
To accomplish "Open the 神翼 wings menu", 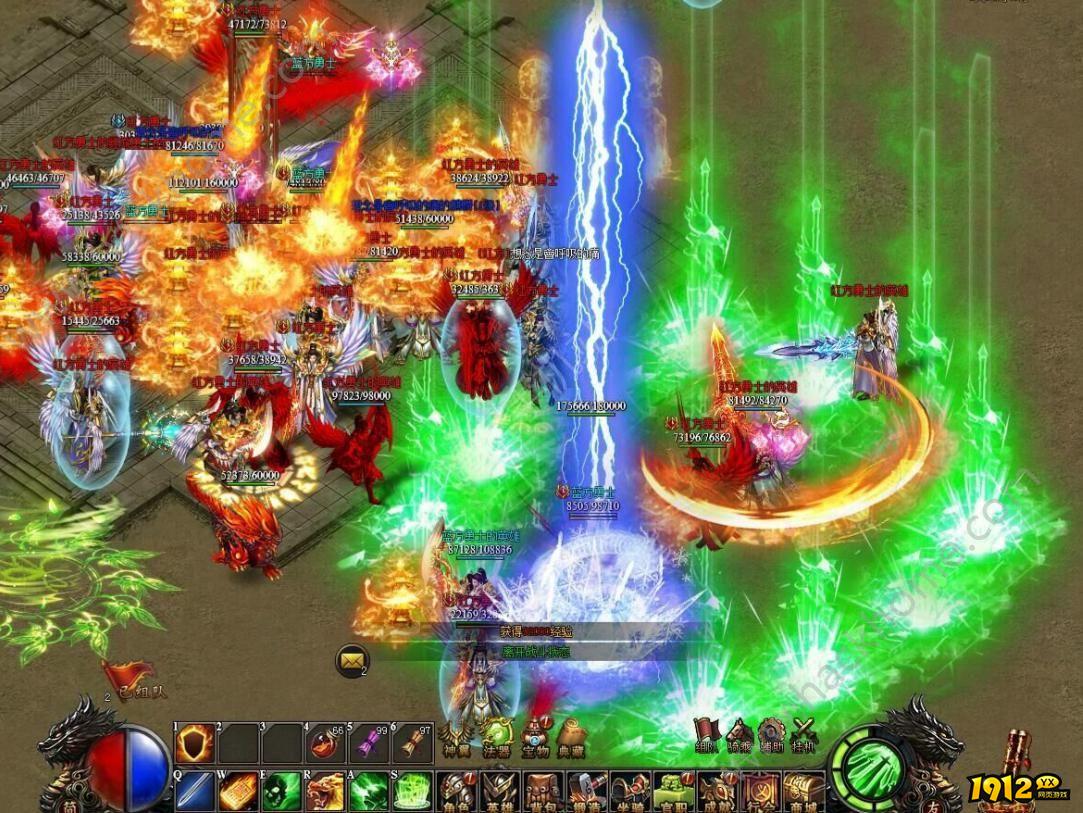I will point(455,738).
